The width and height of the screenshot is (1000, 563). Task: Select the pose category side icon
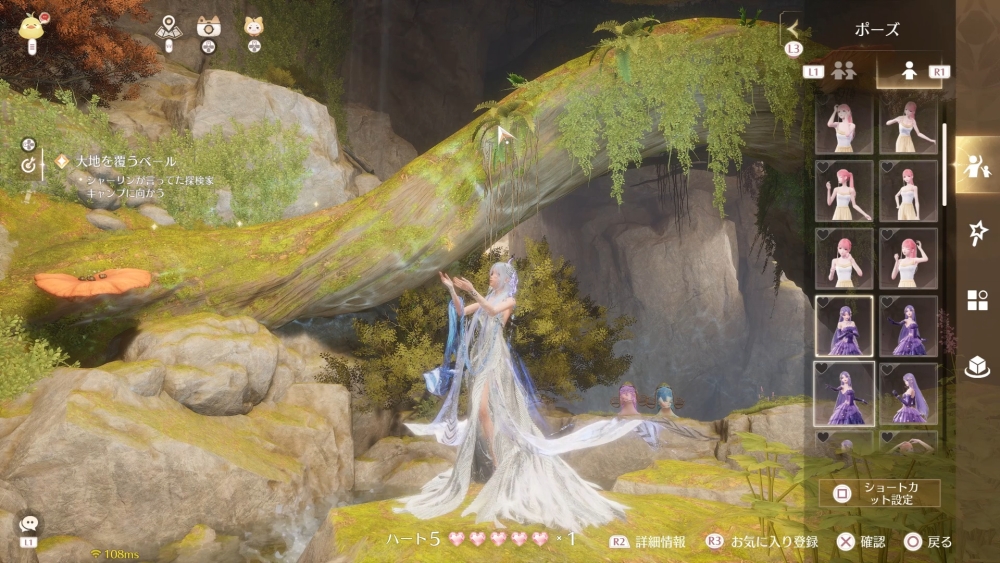[x=977, y=166]
